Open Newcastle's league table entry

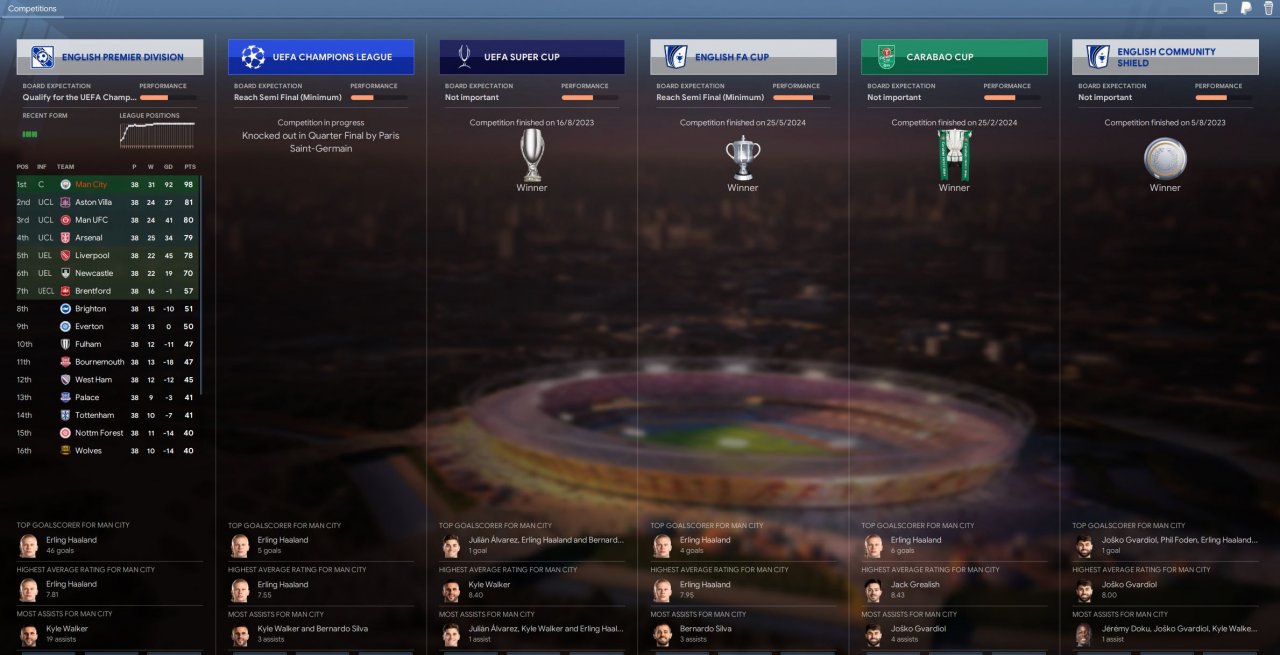click(94, 273)
